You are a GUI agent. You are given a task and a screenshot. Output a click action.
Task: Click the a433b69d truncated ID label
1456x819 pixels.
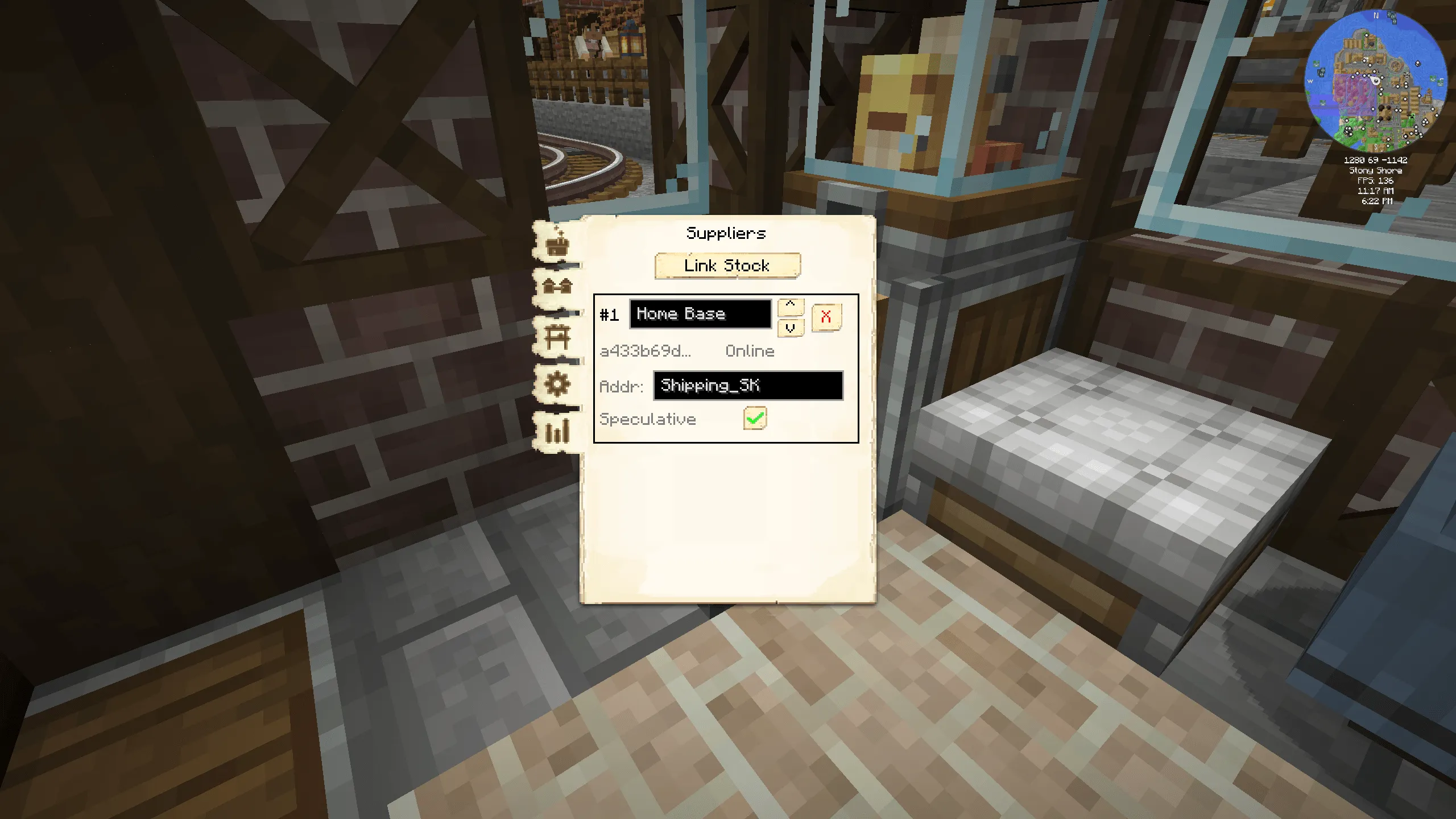pos(644,351)
